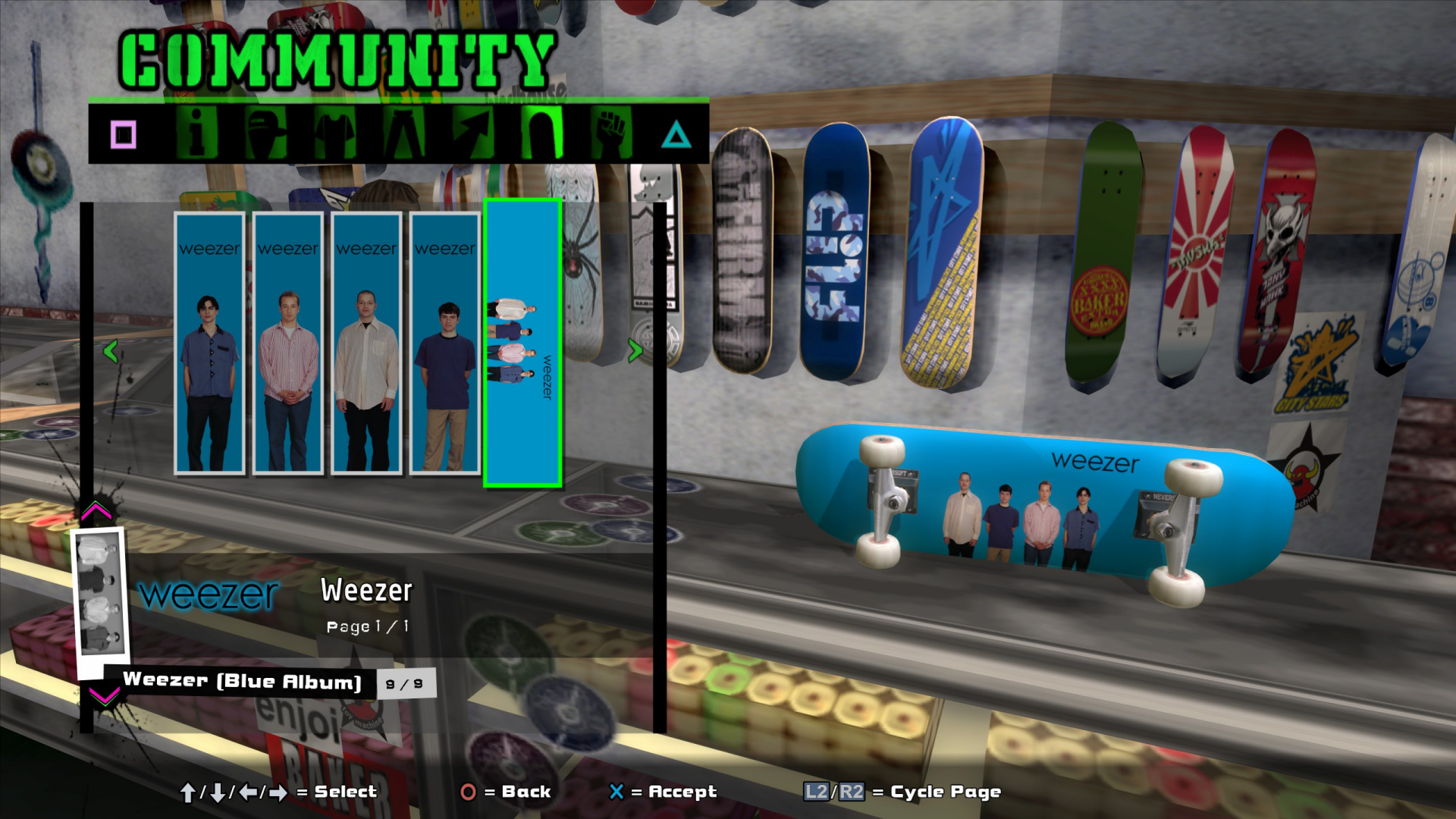The height and width of the screenshot is (819, 1456).
Task: Switch to the t-shirt tab
Action: tap(335, 133)
